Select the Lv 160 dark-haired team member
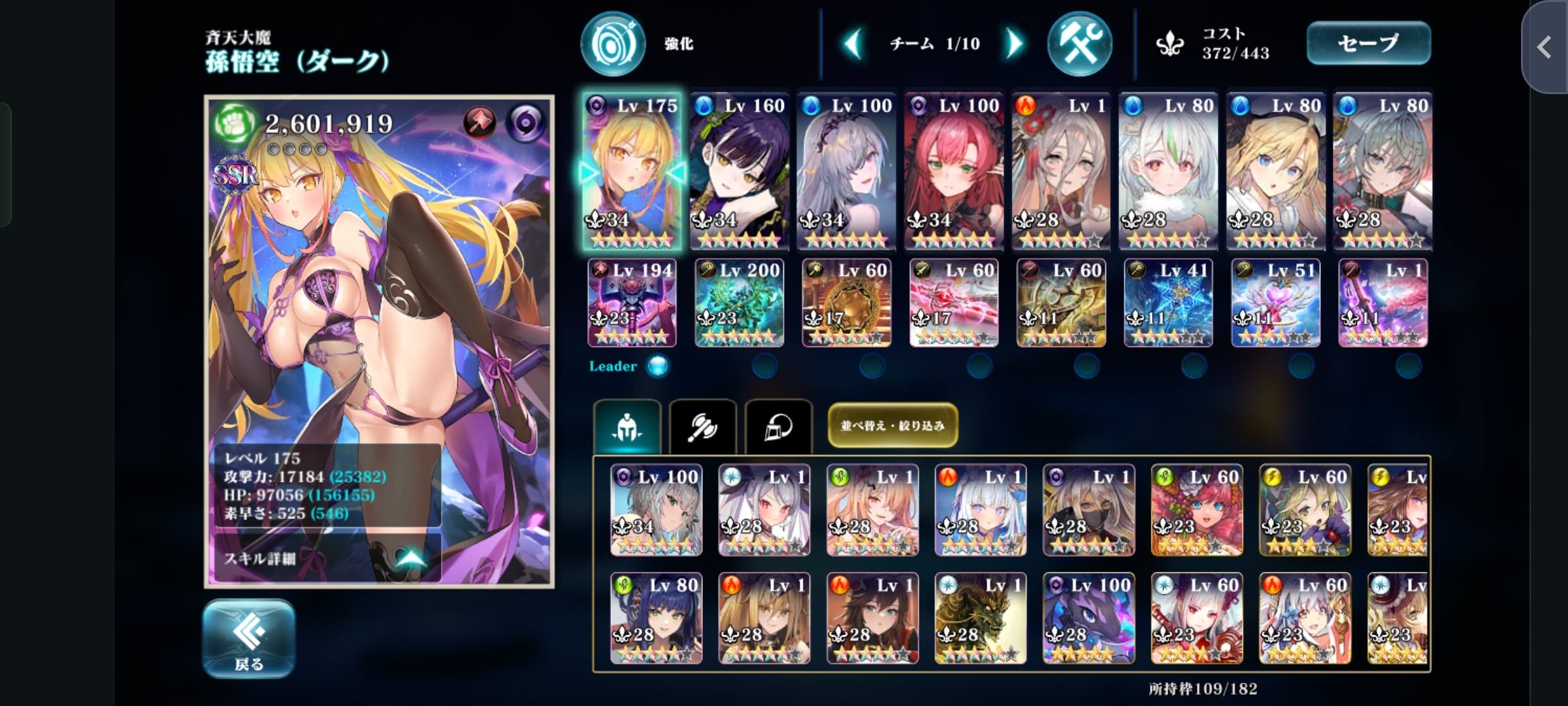This screenshot has width=1568, height=706. [739, 170]
